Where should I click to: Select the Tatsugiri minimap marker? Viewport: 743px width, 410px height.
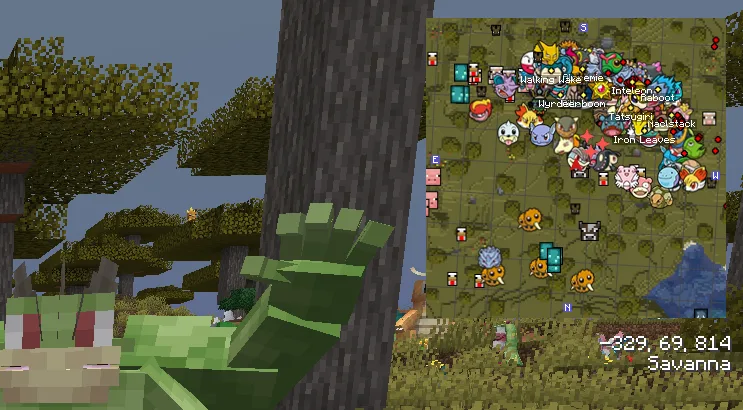tap(631, 116)
